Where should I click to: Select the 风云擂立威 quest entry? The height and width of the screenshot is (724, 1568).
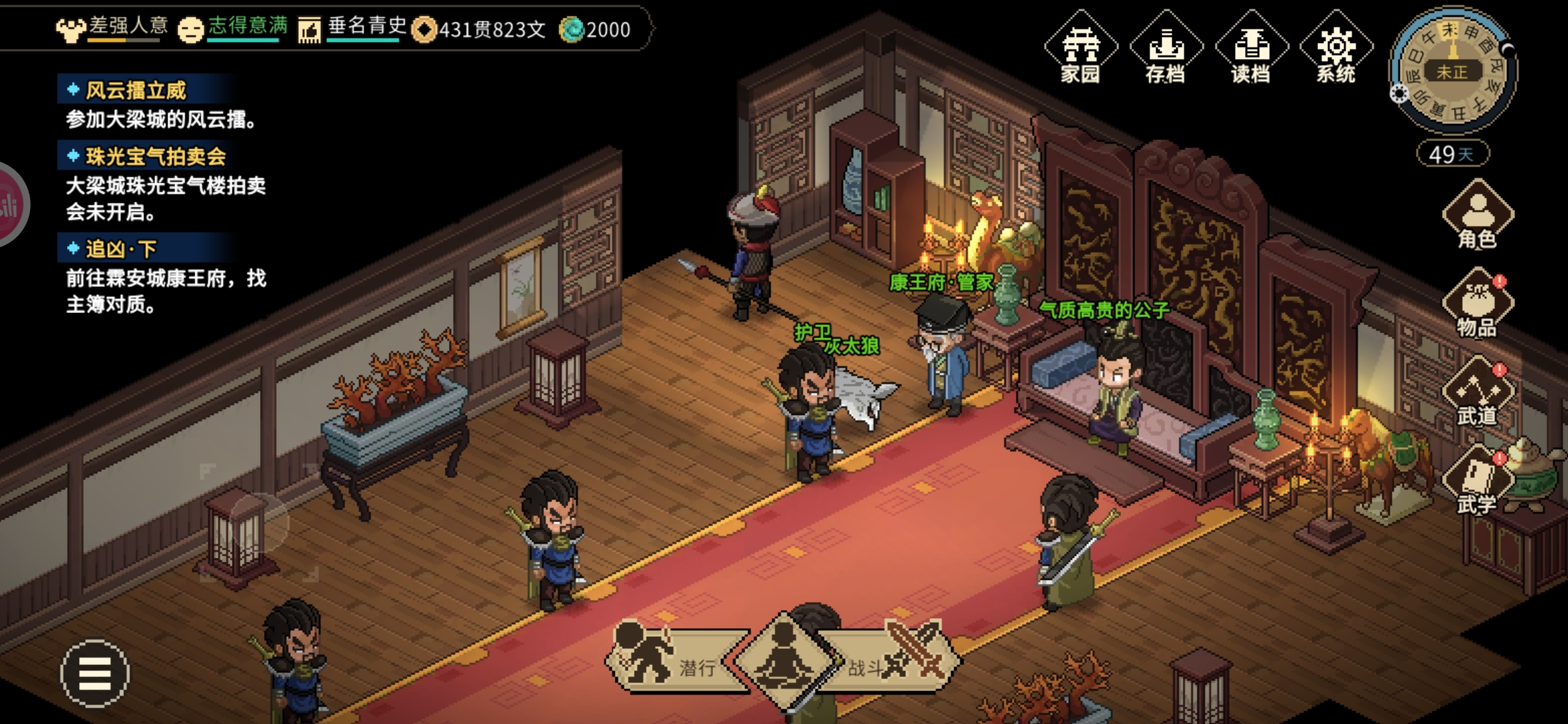coord(136,90)
